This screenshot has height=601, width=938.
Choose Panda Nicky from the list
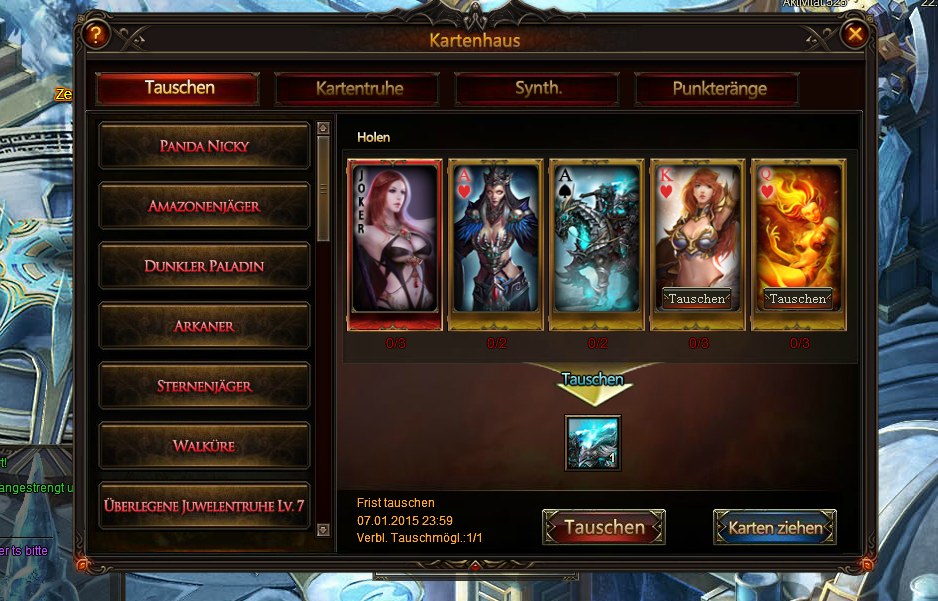pyautogui.click(x=205, y=146)
